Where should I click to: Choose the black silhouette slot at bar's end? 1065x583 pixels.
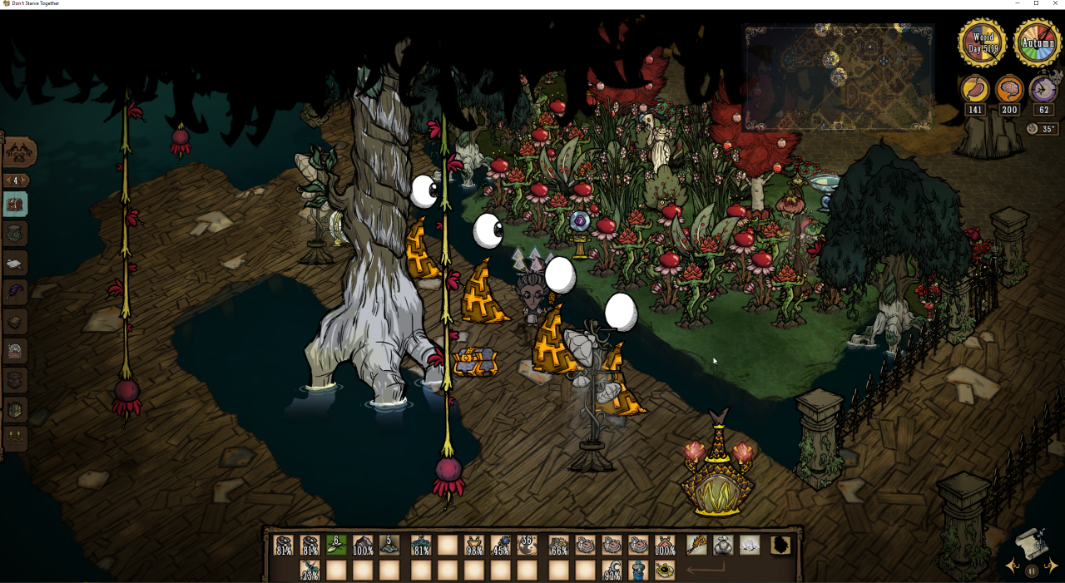[780, 546]
